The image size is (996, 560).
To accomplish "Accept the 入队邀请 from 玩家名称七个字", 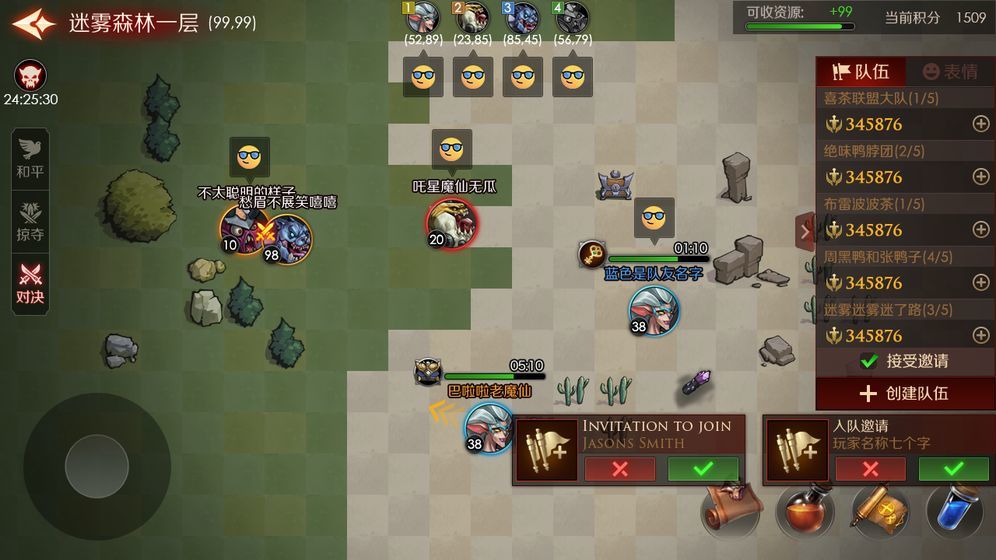I will point(953,469).
